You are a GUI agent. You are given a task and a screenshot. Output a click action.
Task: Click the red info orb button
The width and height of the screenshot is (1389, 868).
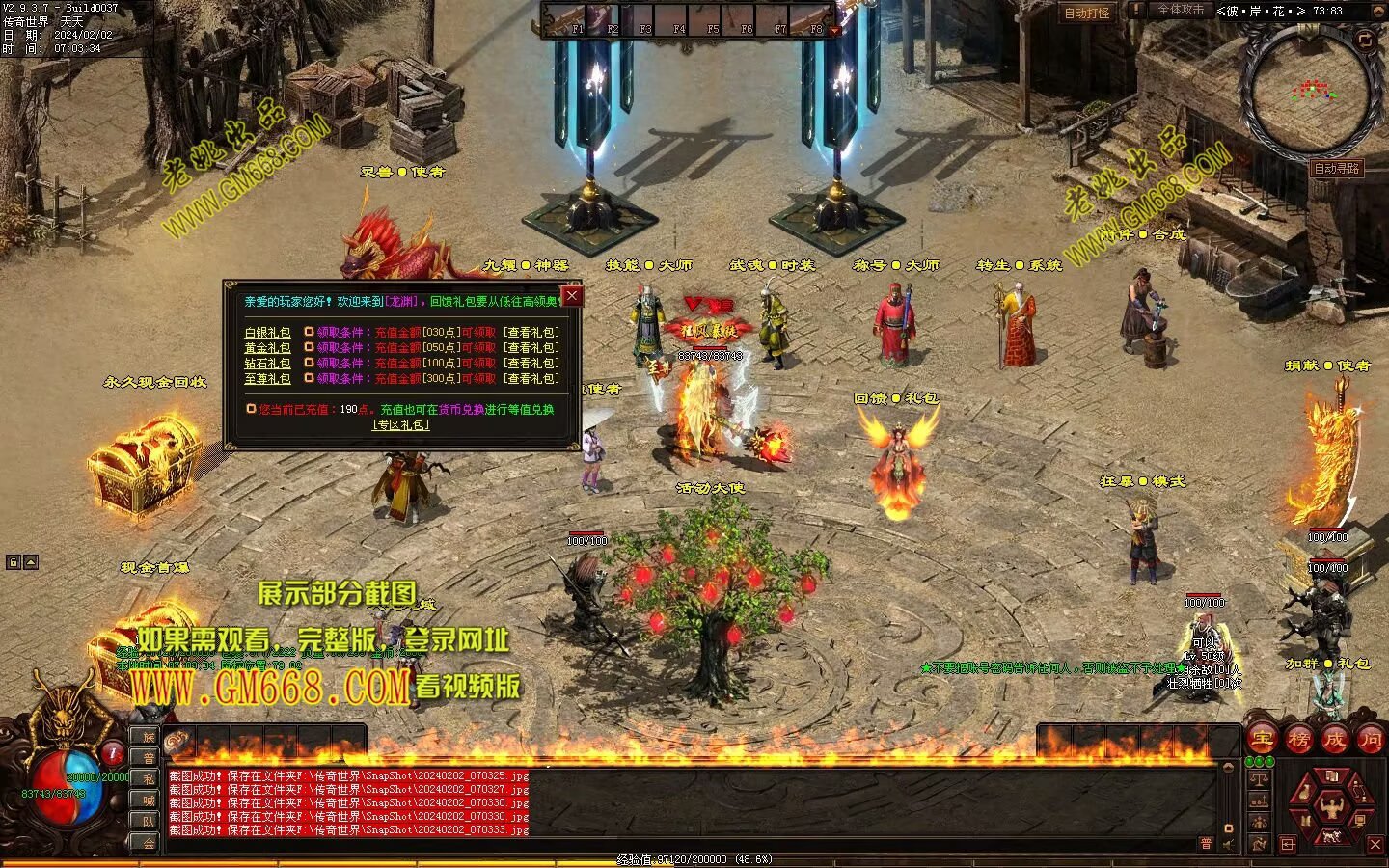point(113,752)
